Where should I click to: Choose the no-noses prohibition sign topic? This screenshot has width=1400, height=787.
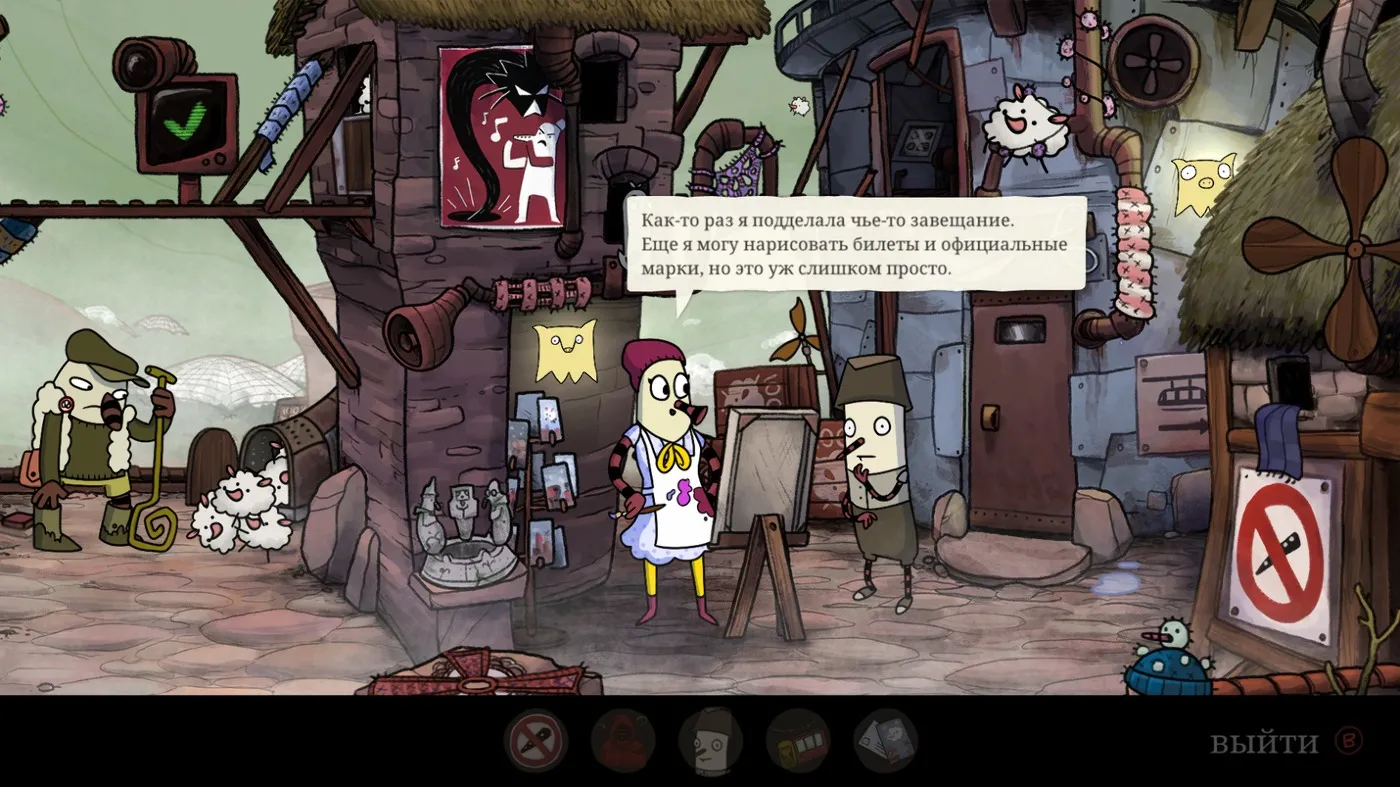point(536,741)
